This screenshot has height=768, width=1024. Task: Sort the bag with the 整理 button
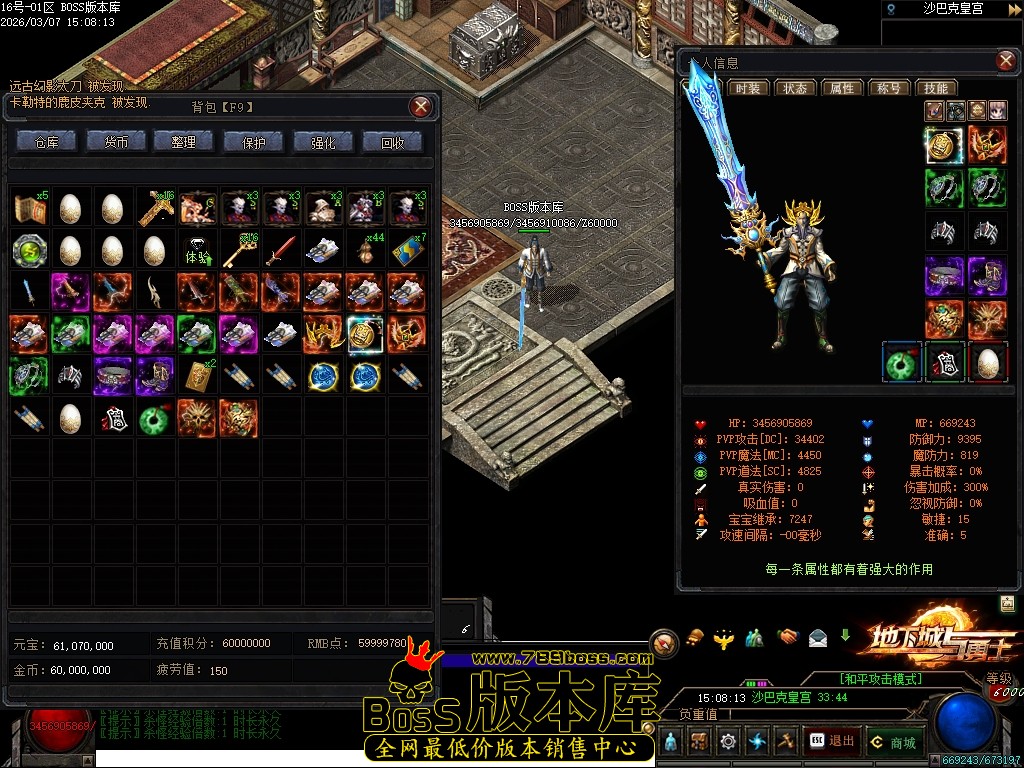(184, 142)
